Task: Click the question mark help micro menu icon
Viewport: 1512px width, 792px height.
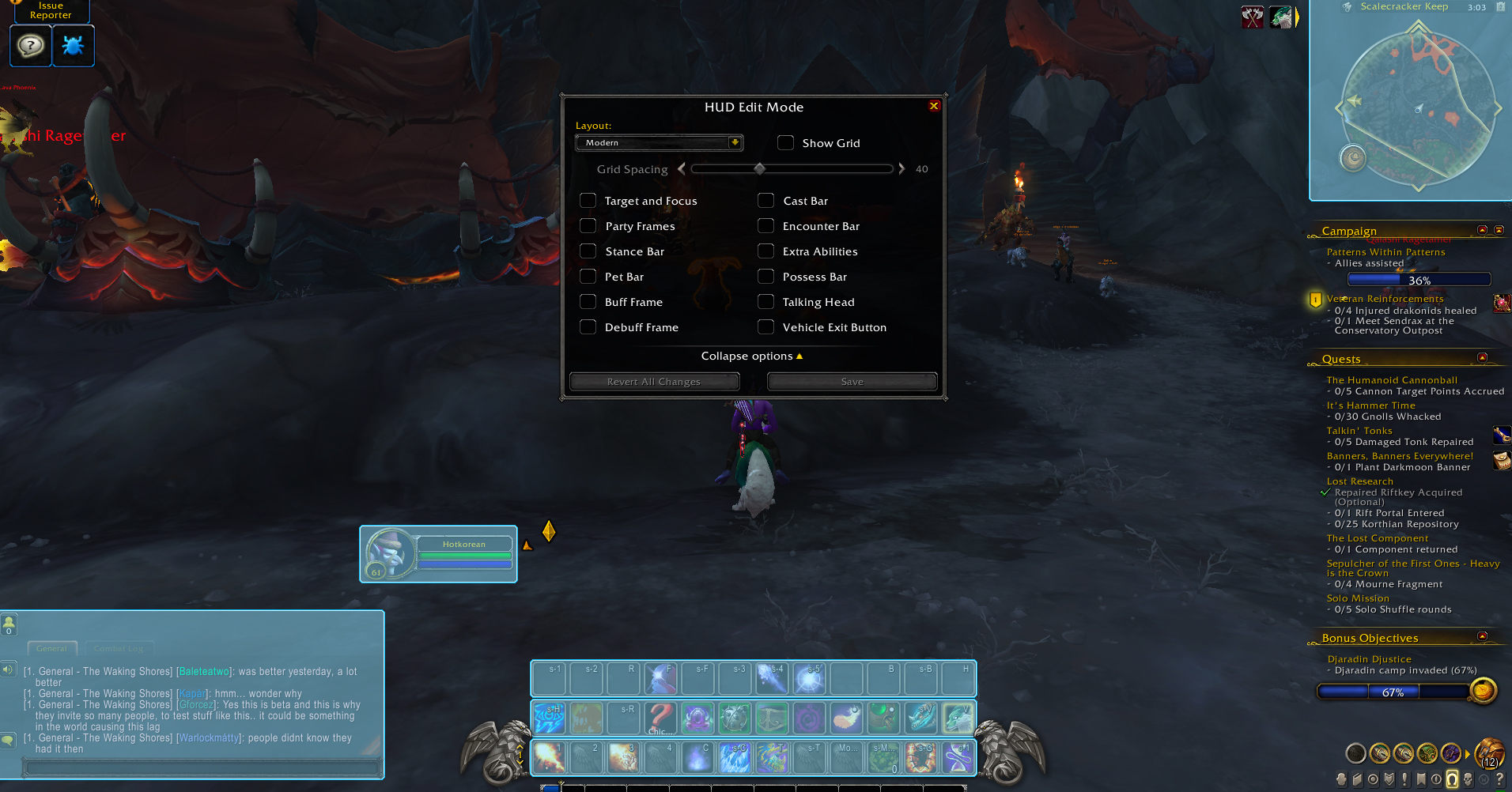Action: click(1499, 780)
